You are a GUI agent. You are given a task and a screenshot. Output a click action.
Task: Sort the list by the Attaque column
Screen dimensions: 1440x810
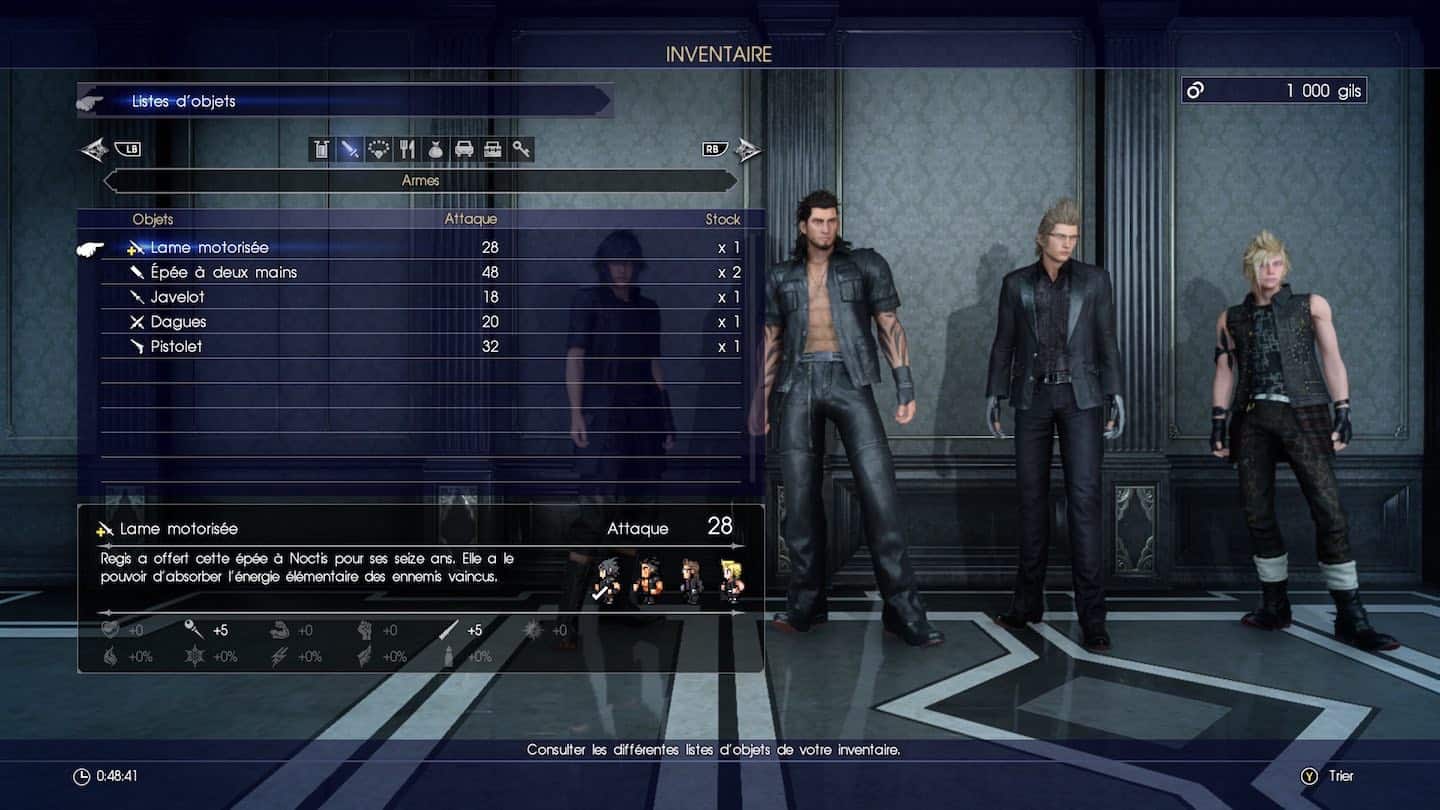470,219
